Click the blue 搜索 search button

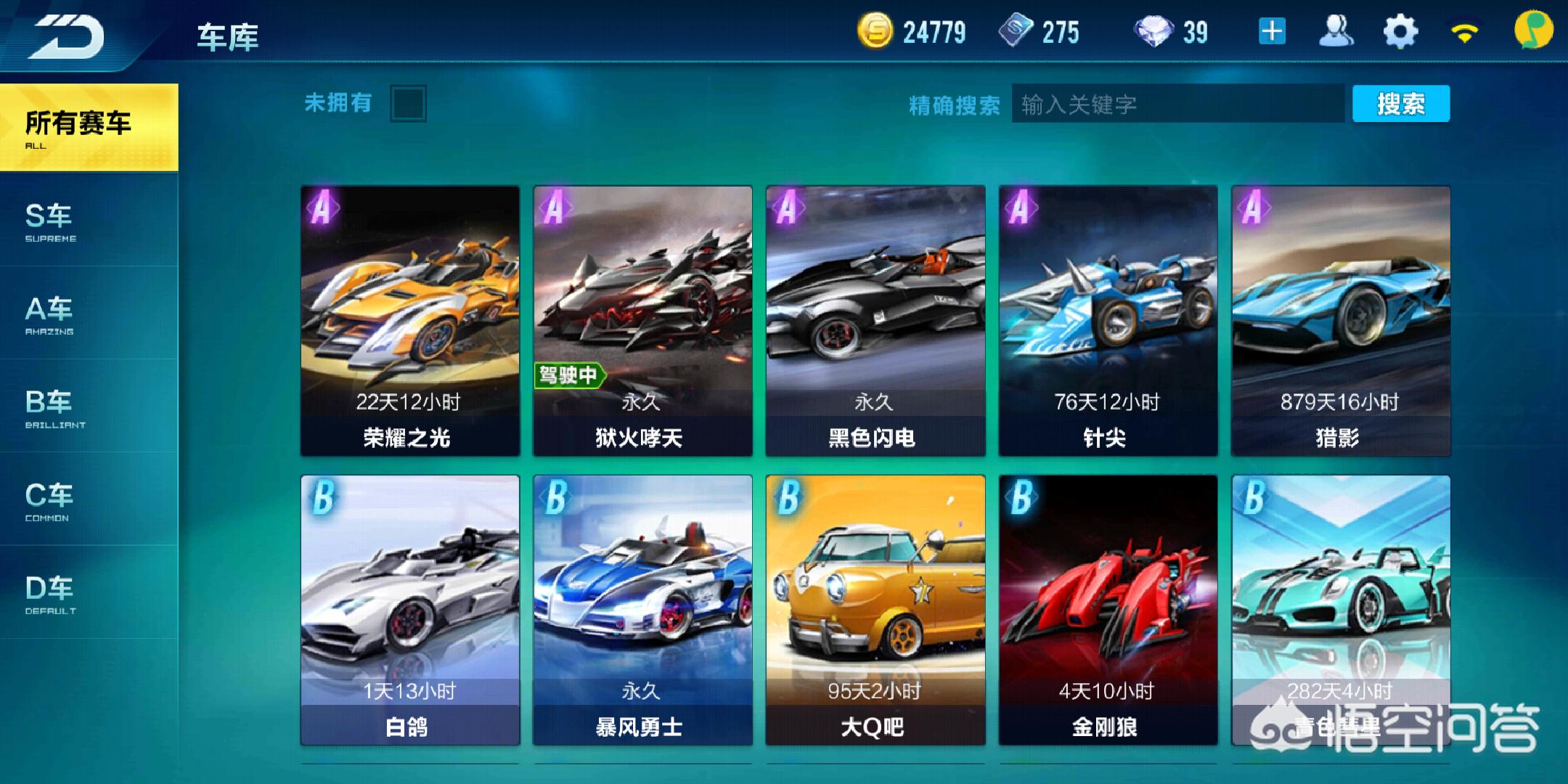click(1400, 104)
